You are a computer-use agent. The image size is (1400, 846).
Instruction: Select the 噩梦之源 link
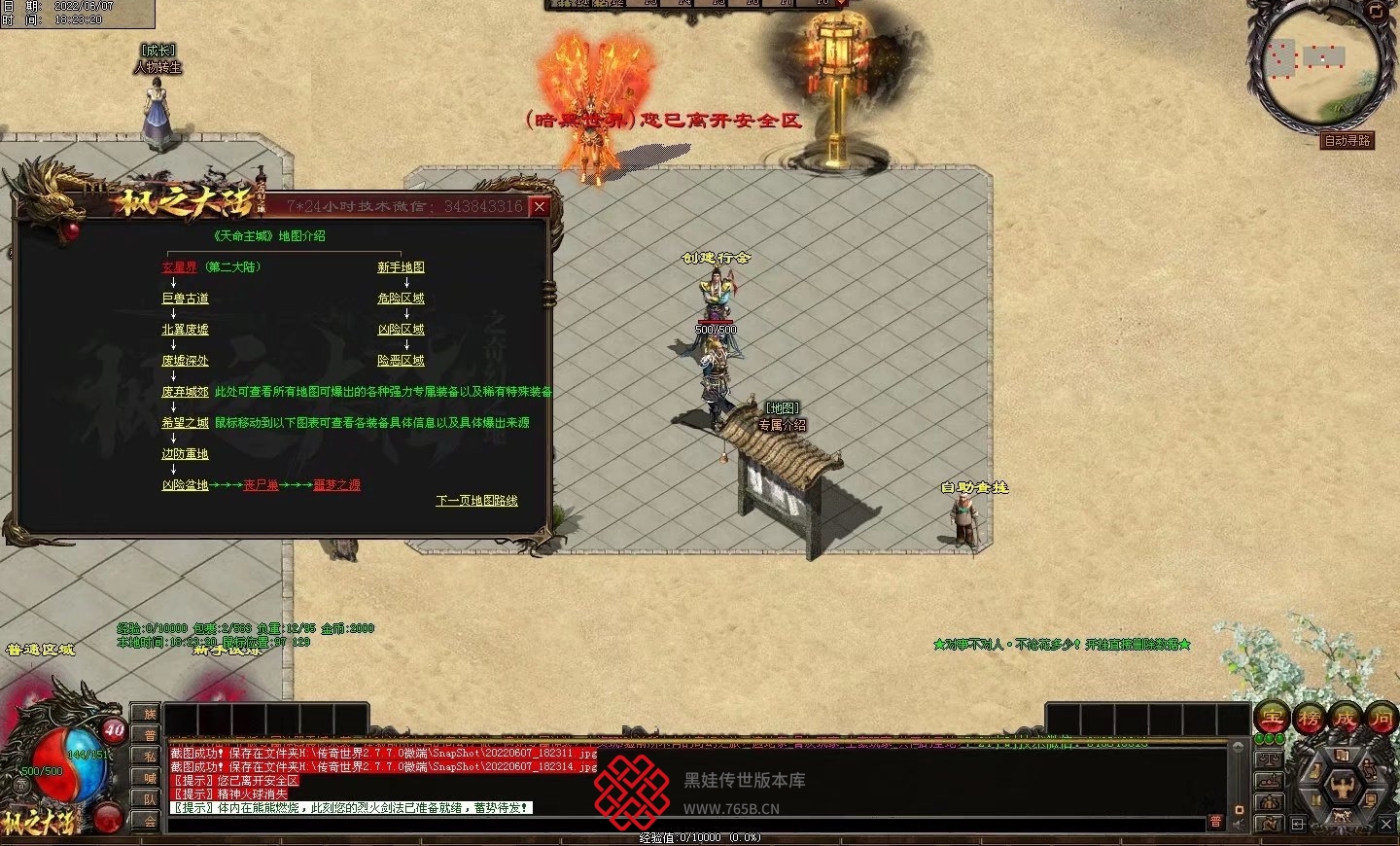(x=336, y=485)
